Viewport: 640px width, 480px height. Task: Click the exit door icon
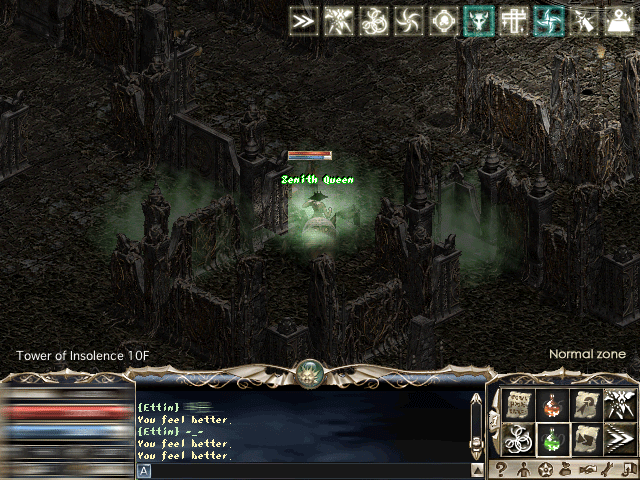pyautogui.click(x=627, y=469)
